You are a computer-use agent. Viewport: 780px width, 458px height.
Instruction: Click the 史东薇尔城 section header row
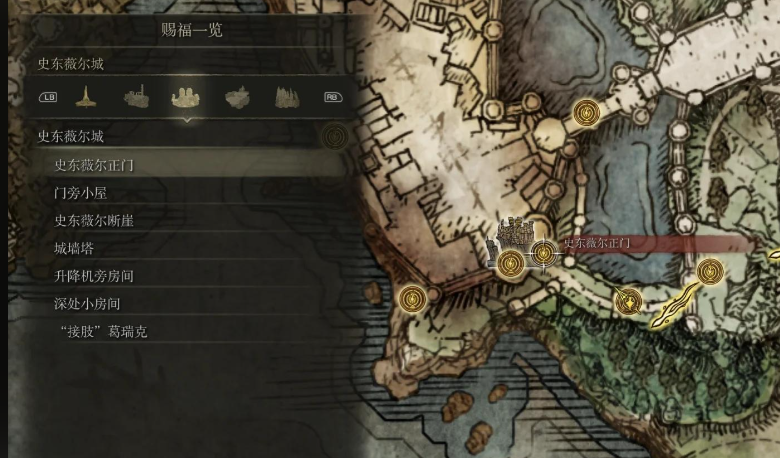click(x=71, y=137)
